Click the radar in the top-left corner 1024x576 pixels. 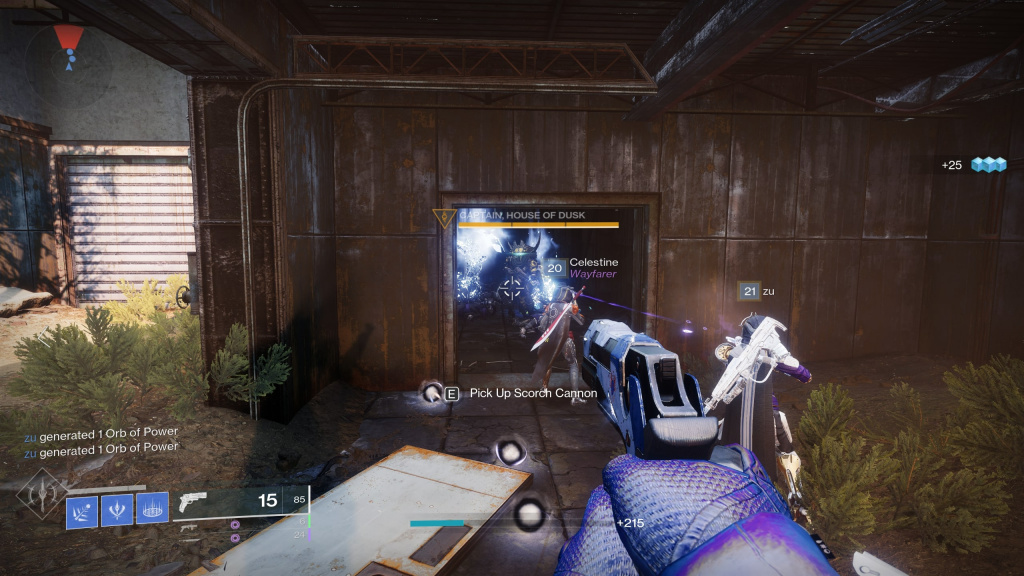click(x=68, y=50)
